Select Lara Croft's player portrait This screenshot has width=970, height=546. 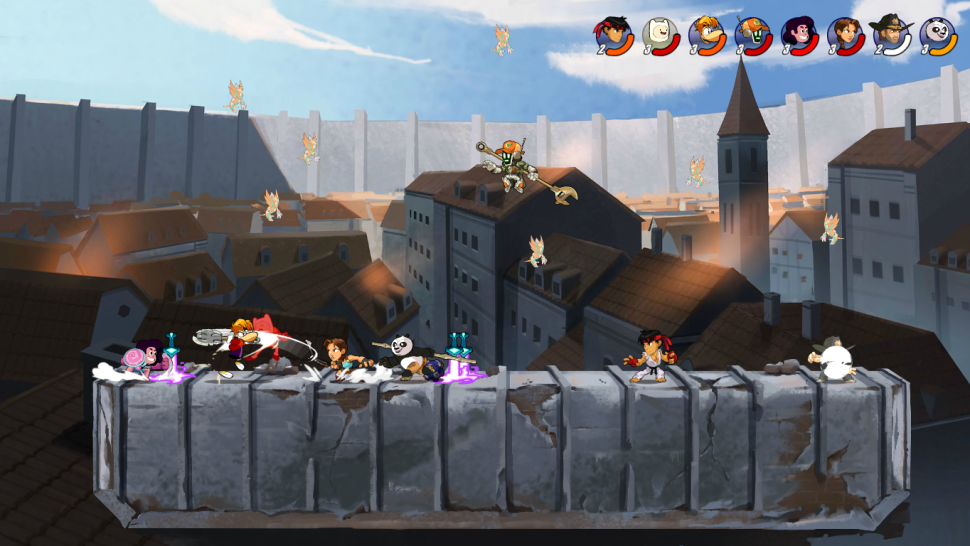845,34
